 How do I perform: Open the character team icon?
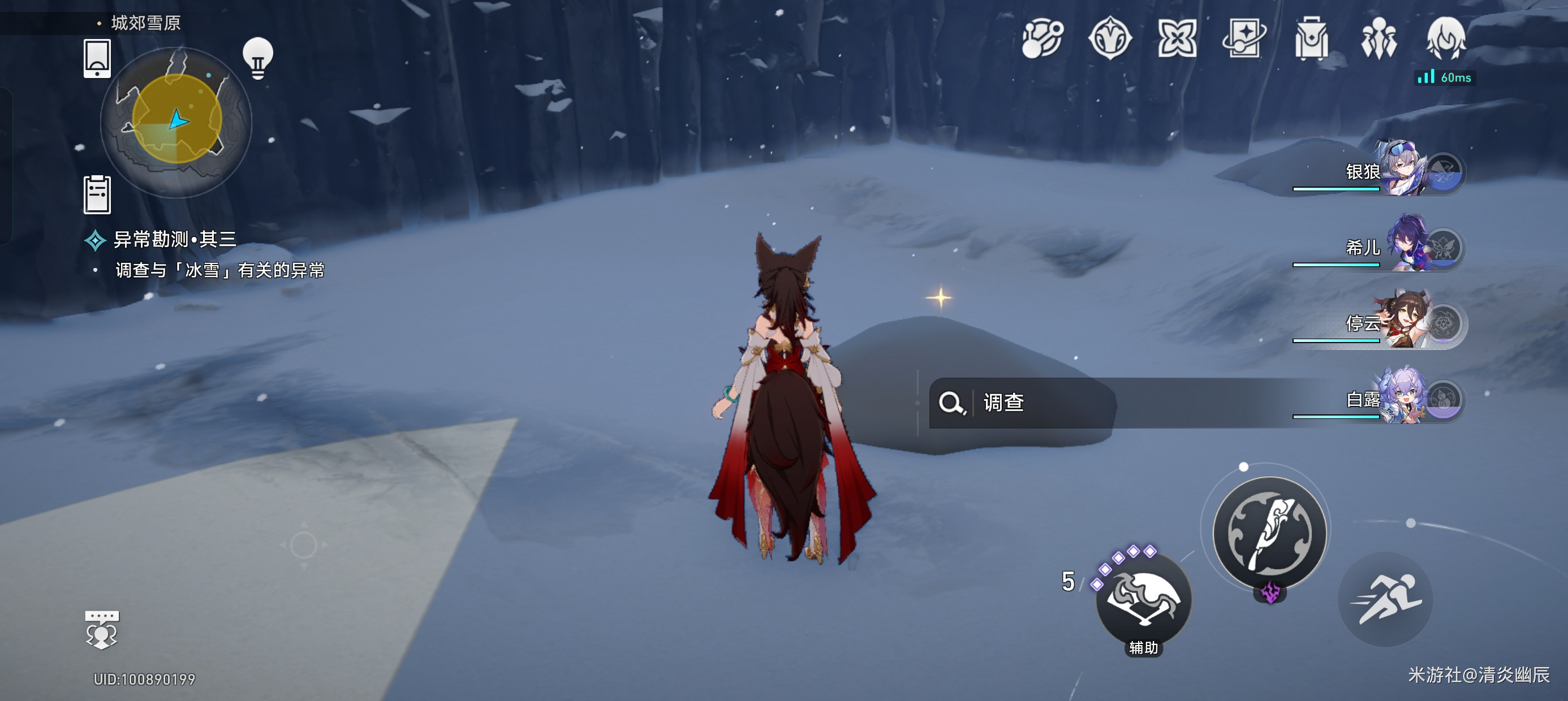pyautogui.click(x=1379, y=38)
